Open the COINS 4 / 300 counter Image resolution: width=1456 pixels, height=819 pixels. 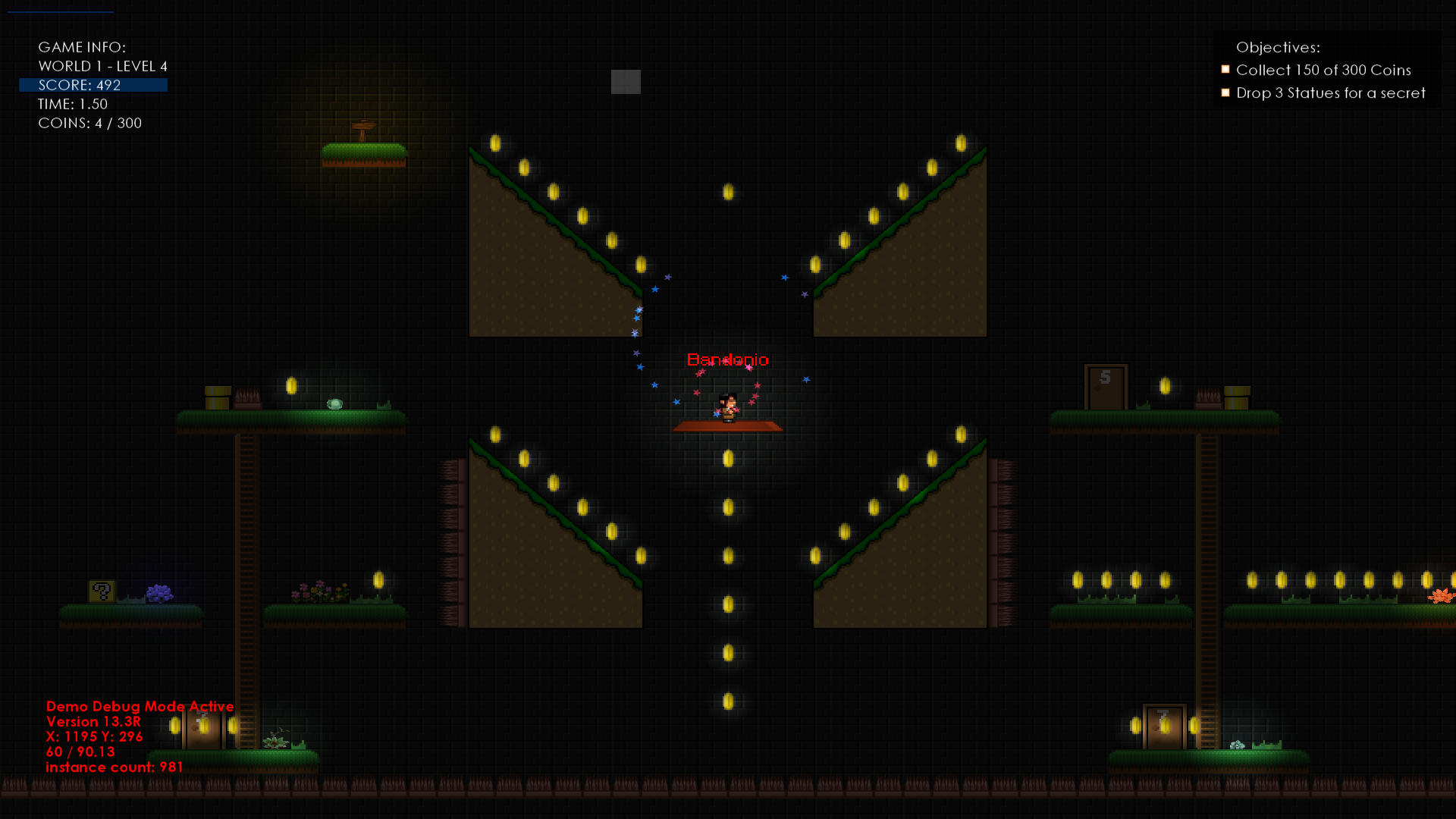point(89,123)
